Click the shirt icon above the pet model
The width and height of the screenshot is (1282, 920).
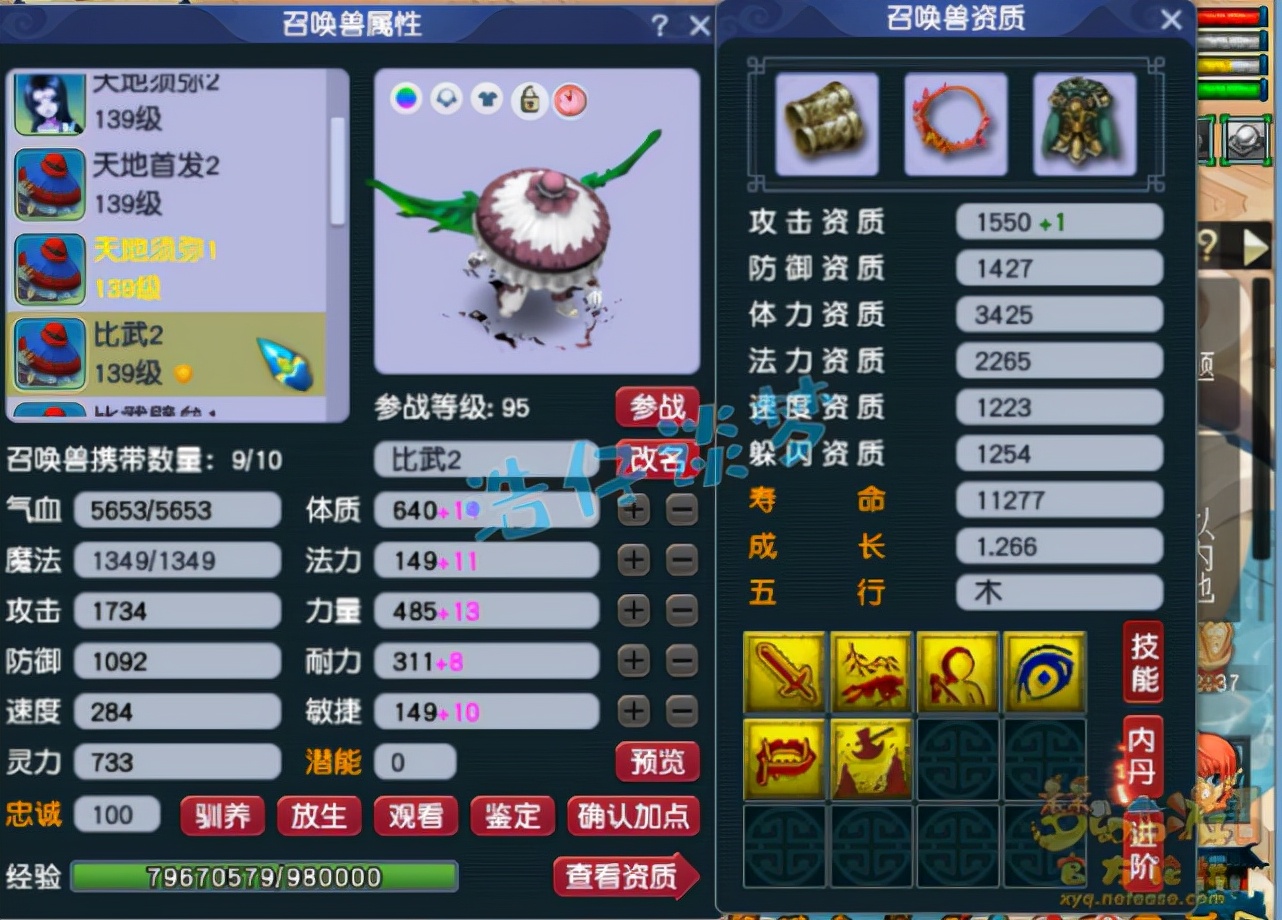pyautogui.click(x=487, y=99)
